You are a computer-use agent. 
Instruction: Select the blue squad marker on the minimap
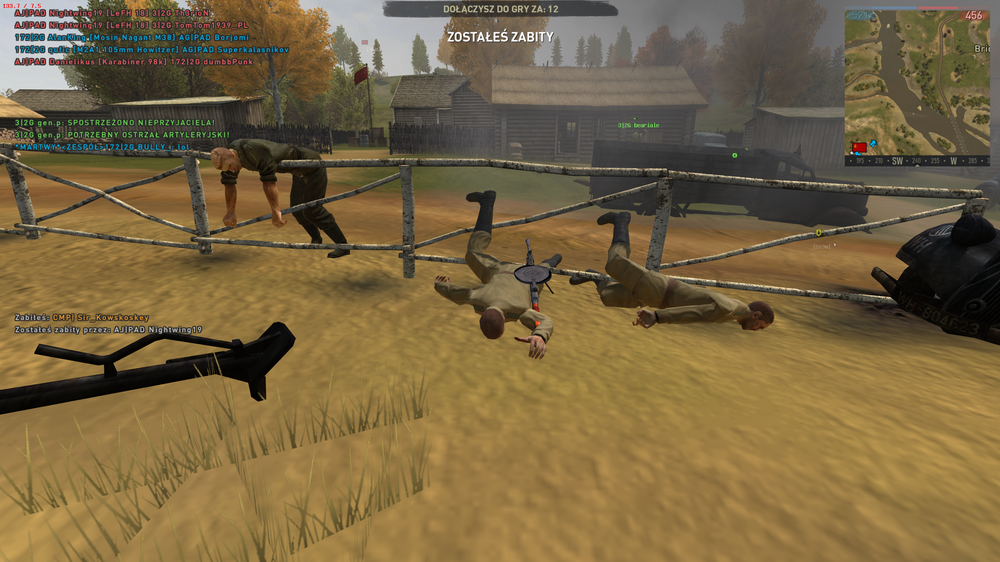tap(873, 146)
